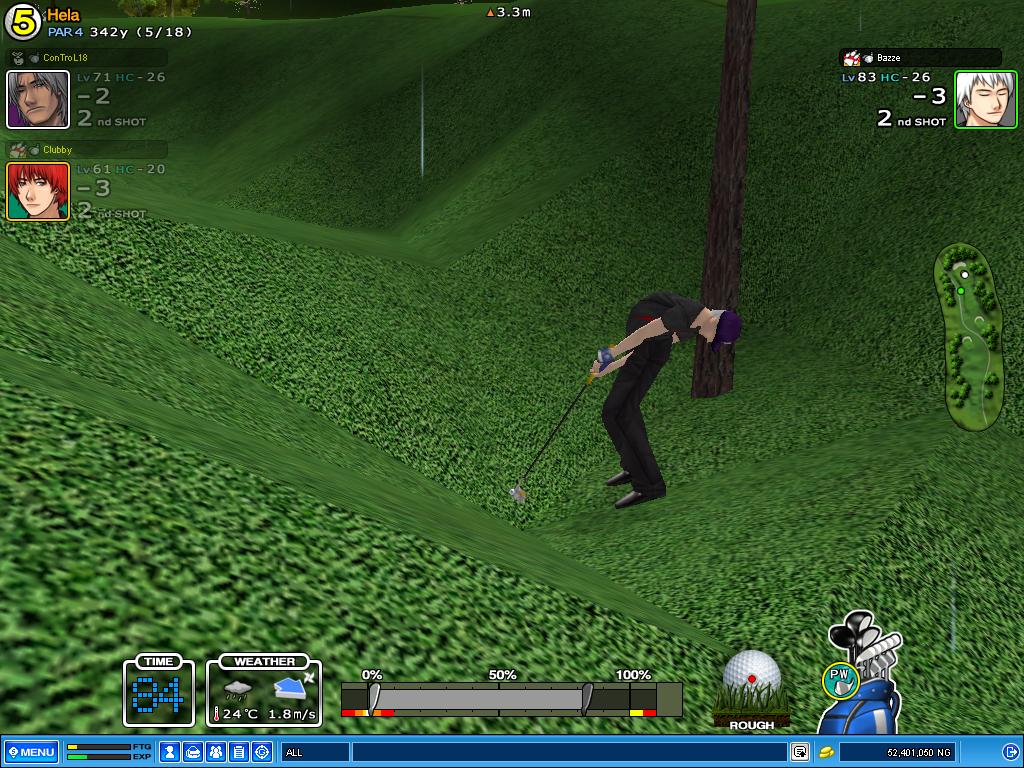
Task: Select player Clubby's portrait
Action: [x=38, y=191]
